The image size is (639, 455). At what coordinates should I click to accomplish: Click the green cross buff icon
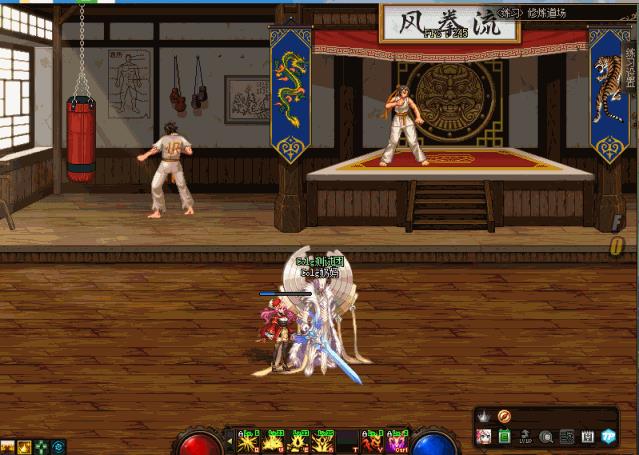tap(41, 446)
